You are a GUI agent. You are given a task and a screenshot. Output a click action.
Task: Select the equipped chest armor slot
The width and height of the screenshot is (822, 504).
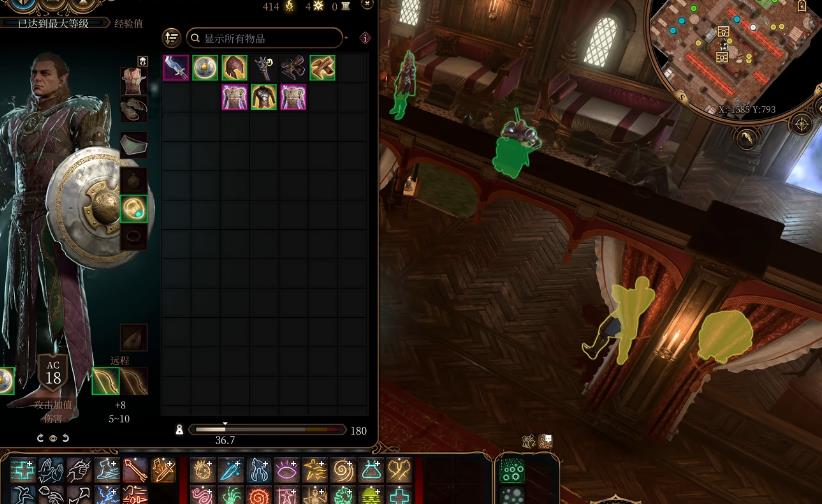pos(132,82)
